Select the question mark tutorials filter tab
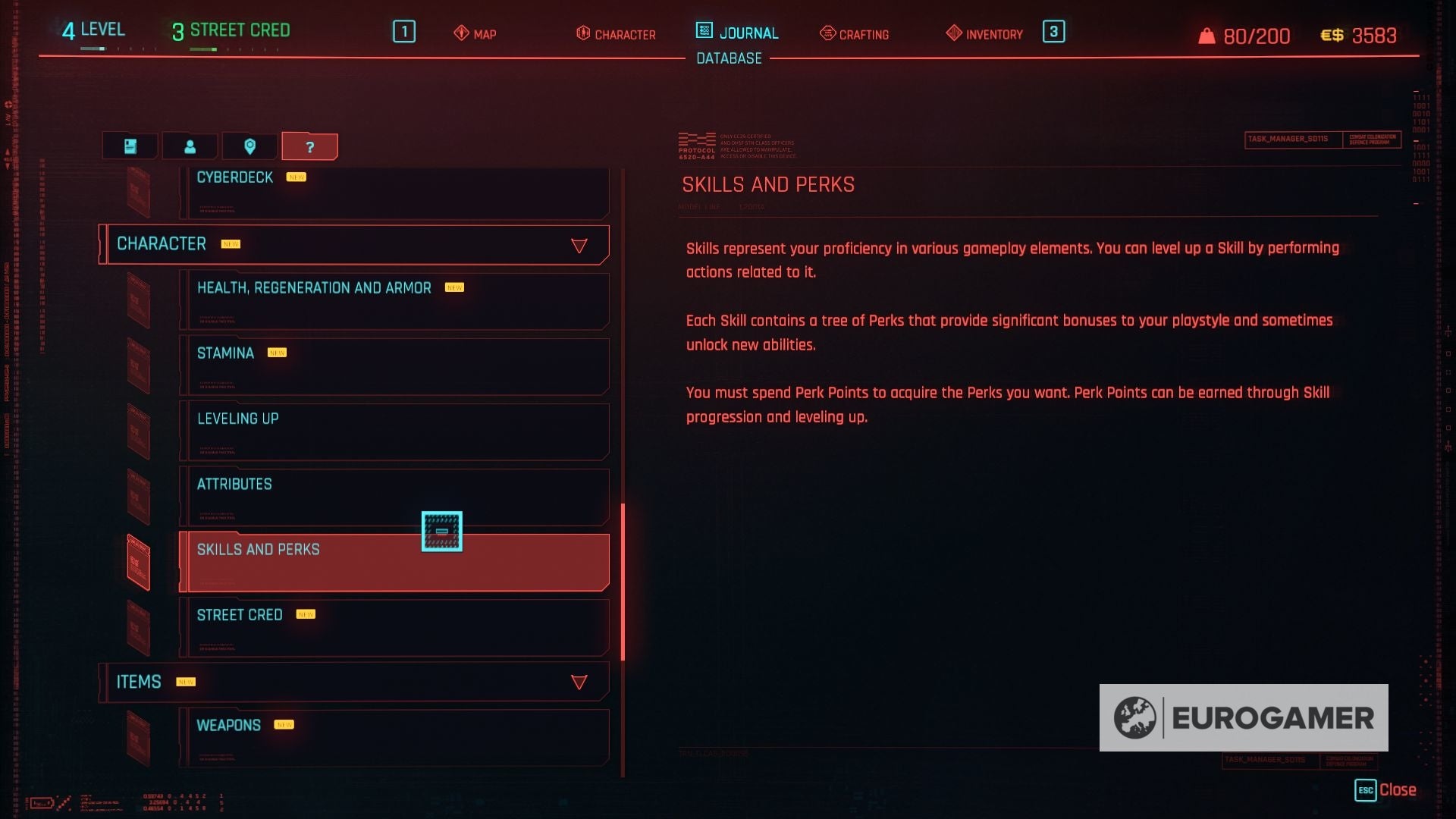 (x=309, y=146)
